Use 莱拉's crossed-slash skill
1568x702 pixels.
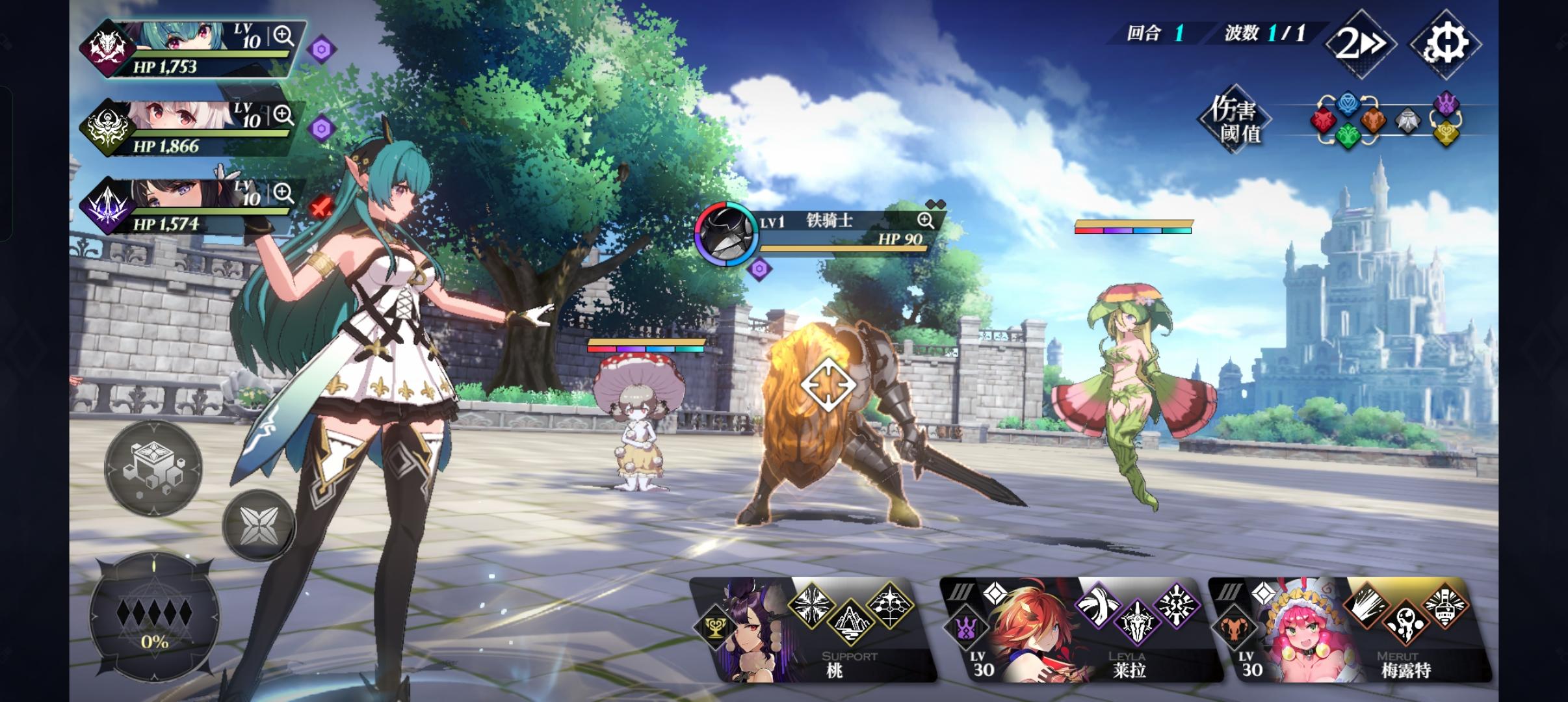pyautogui.click(x=1098, y=605)
